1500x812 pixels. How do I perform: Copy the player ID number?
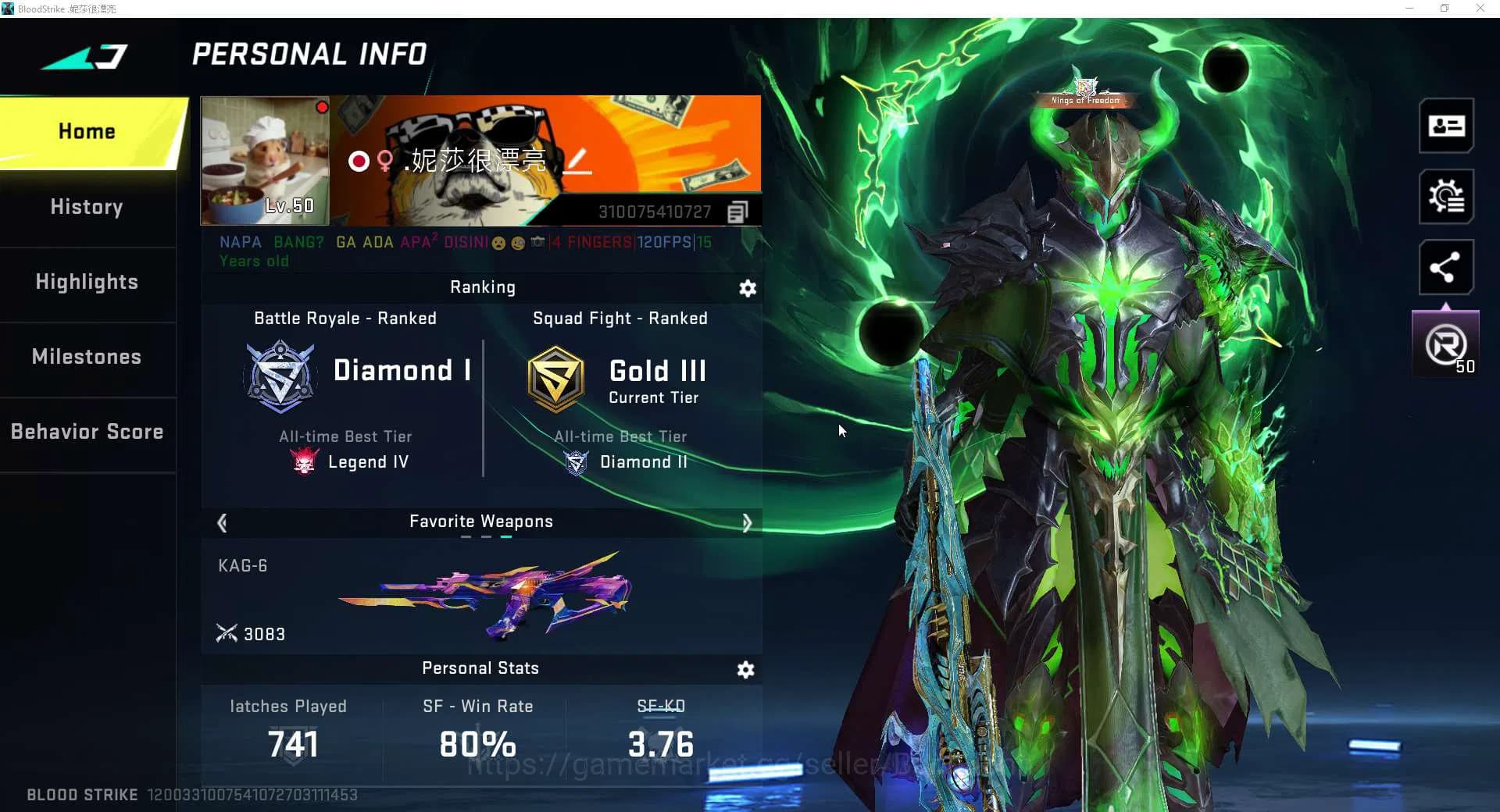[x=737, y=212]
